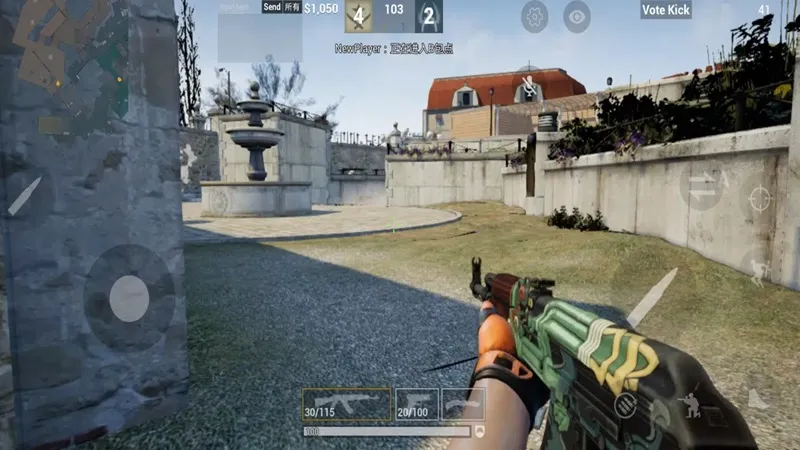
Task: Tap the weapon swap arrows button
Action: [703, 186]
